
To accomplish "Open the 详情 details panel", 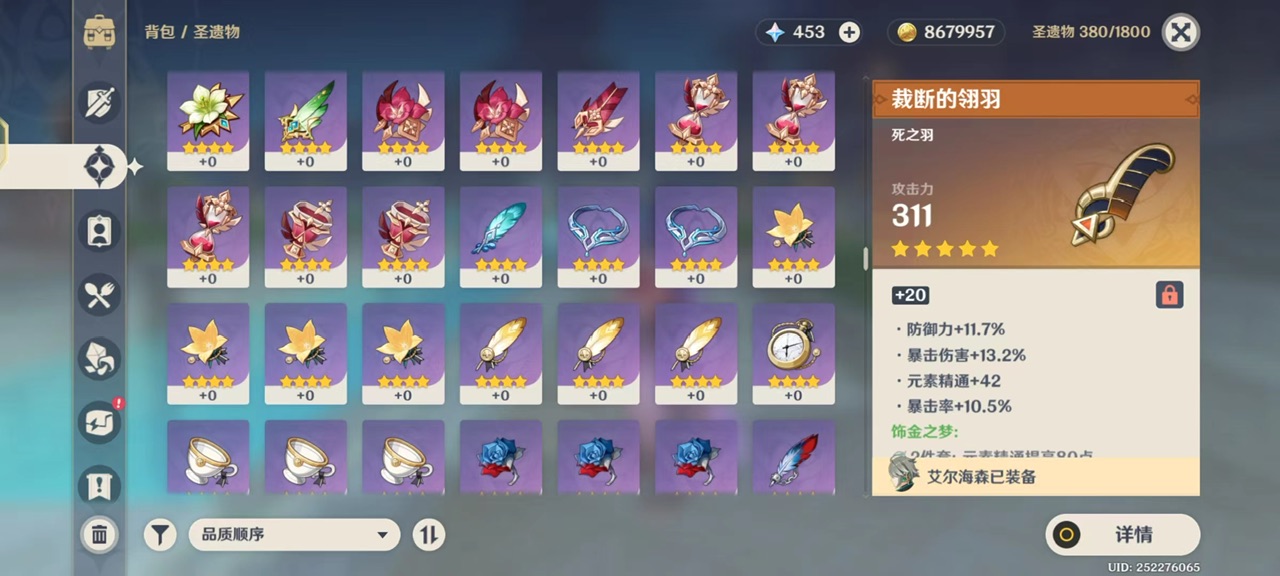I will click(1122, 535).
